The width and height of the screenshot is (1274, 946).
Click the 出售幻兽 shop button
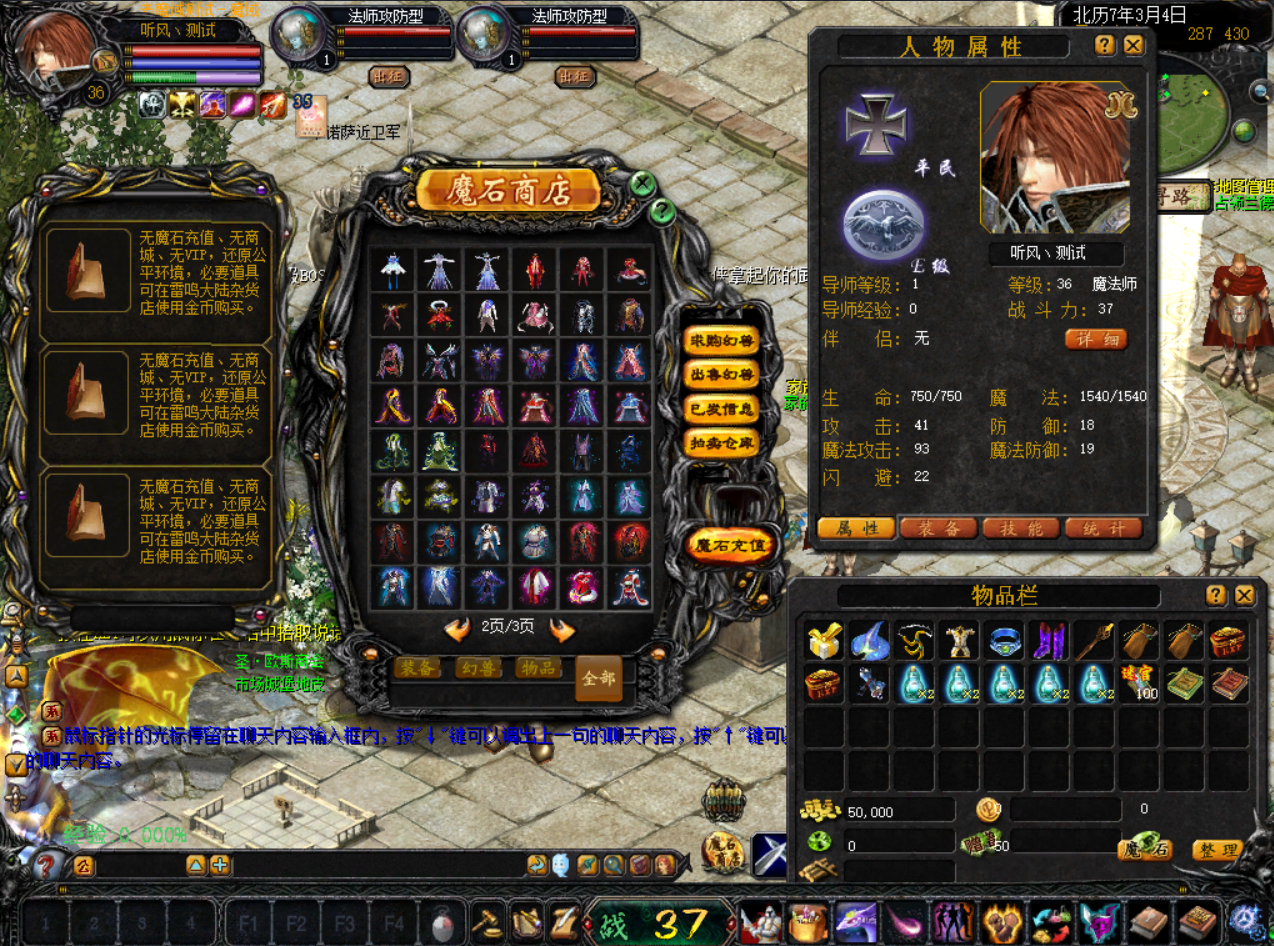click(720, 374)
